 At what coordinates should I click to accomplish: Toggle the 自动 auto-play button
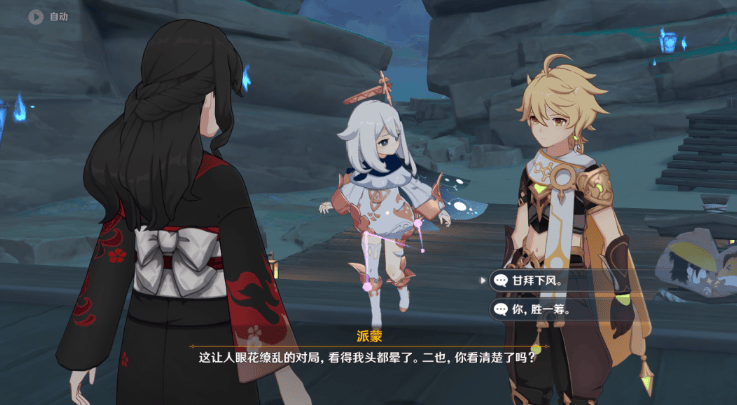(48, 16)
